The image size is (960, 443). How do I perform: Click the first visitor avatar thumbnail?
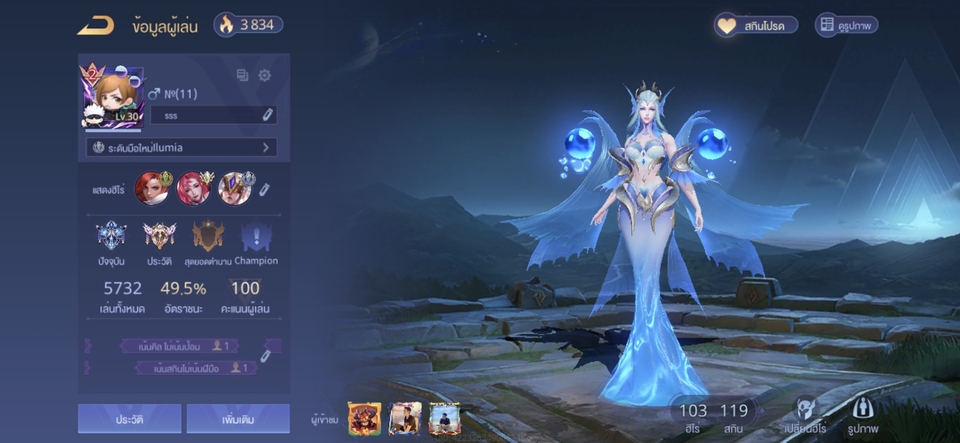point(364,418)
